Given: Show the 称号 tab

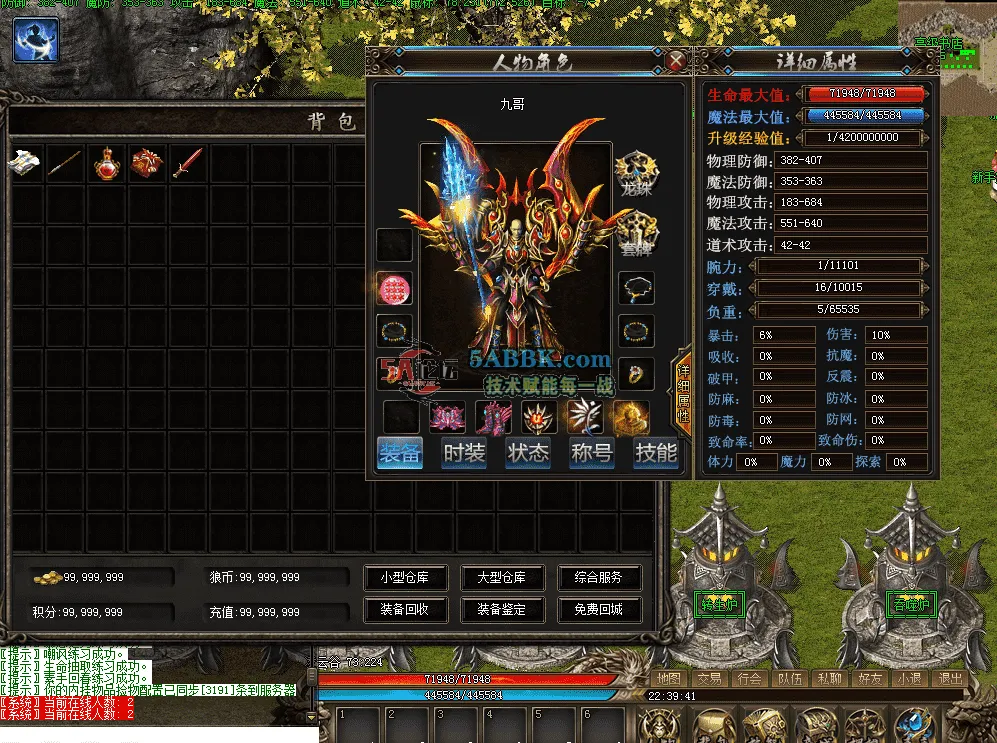Looking at the screenshot, I should (592, 453).
